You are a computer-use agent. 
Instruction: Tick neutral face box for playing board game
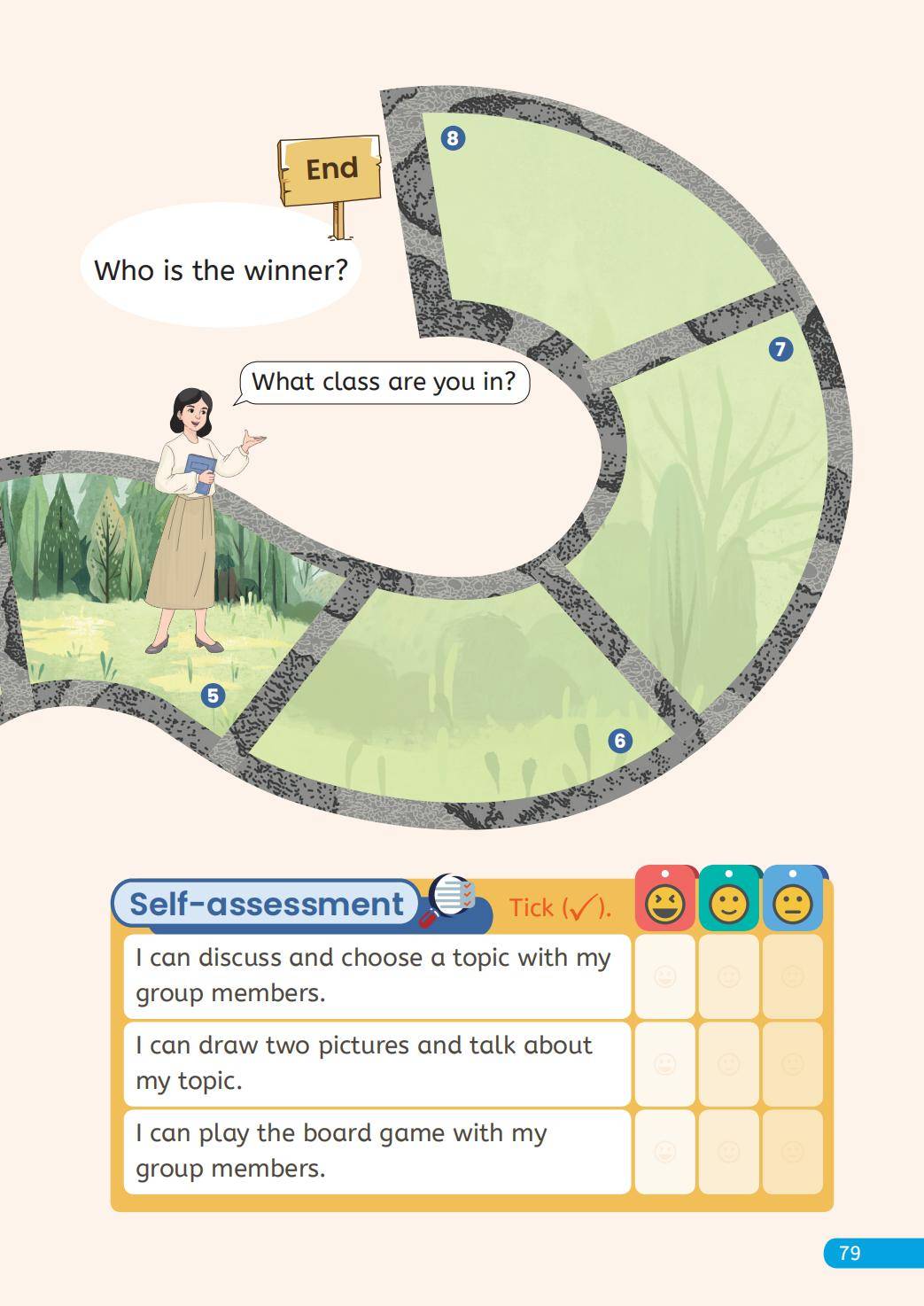[793, 1152]
